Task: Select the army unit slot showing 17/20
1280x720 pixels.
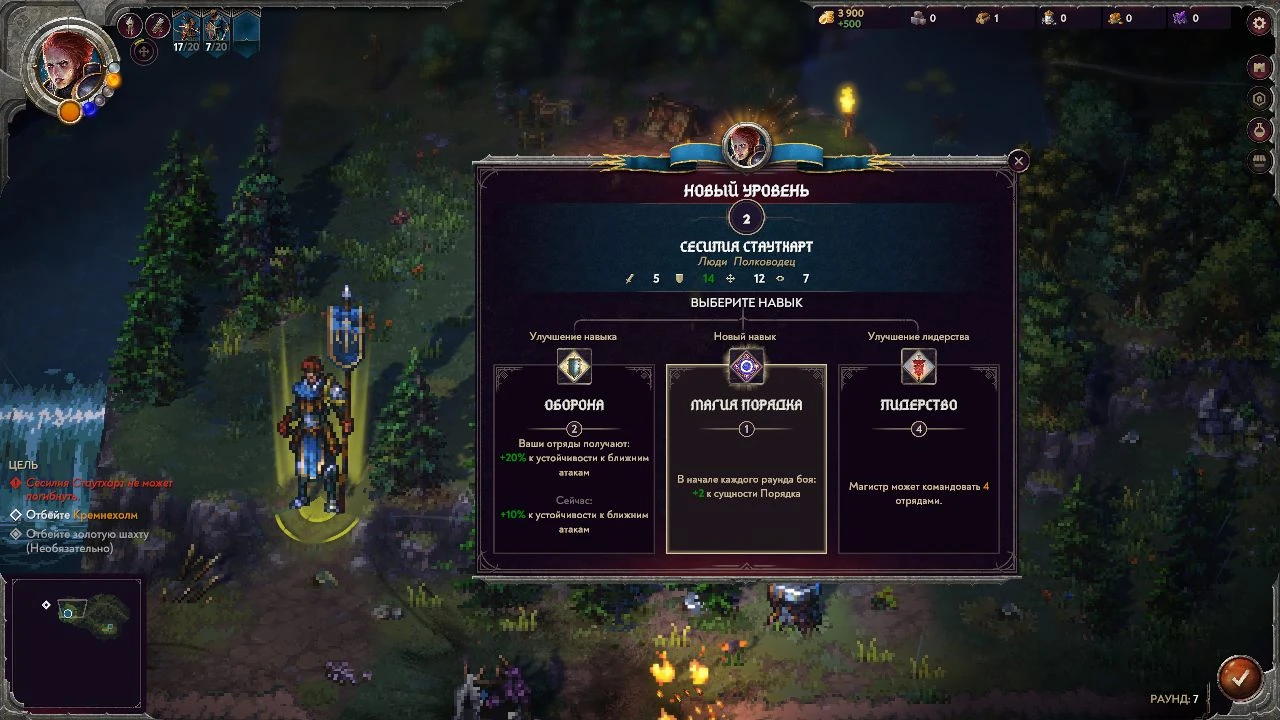Action: click(x=186, y=31)
